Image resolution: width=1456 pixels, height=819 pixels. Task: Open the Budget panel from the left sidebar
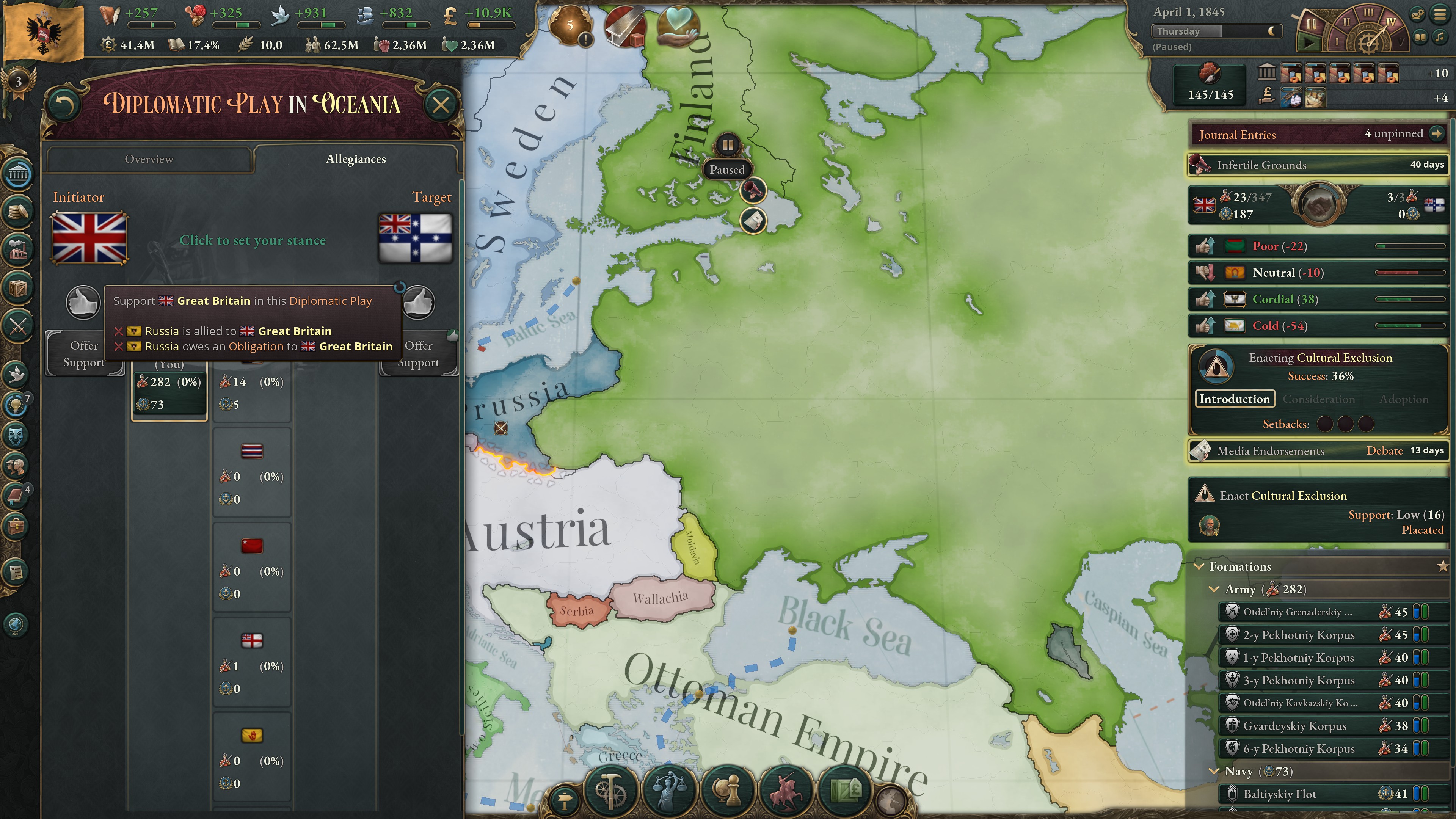(x=17, y=212)
